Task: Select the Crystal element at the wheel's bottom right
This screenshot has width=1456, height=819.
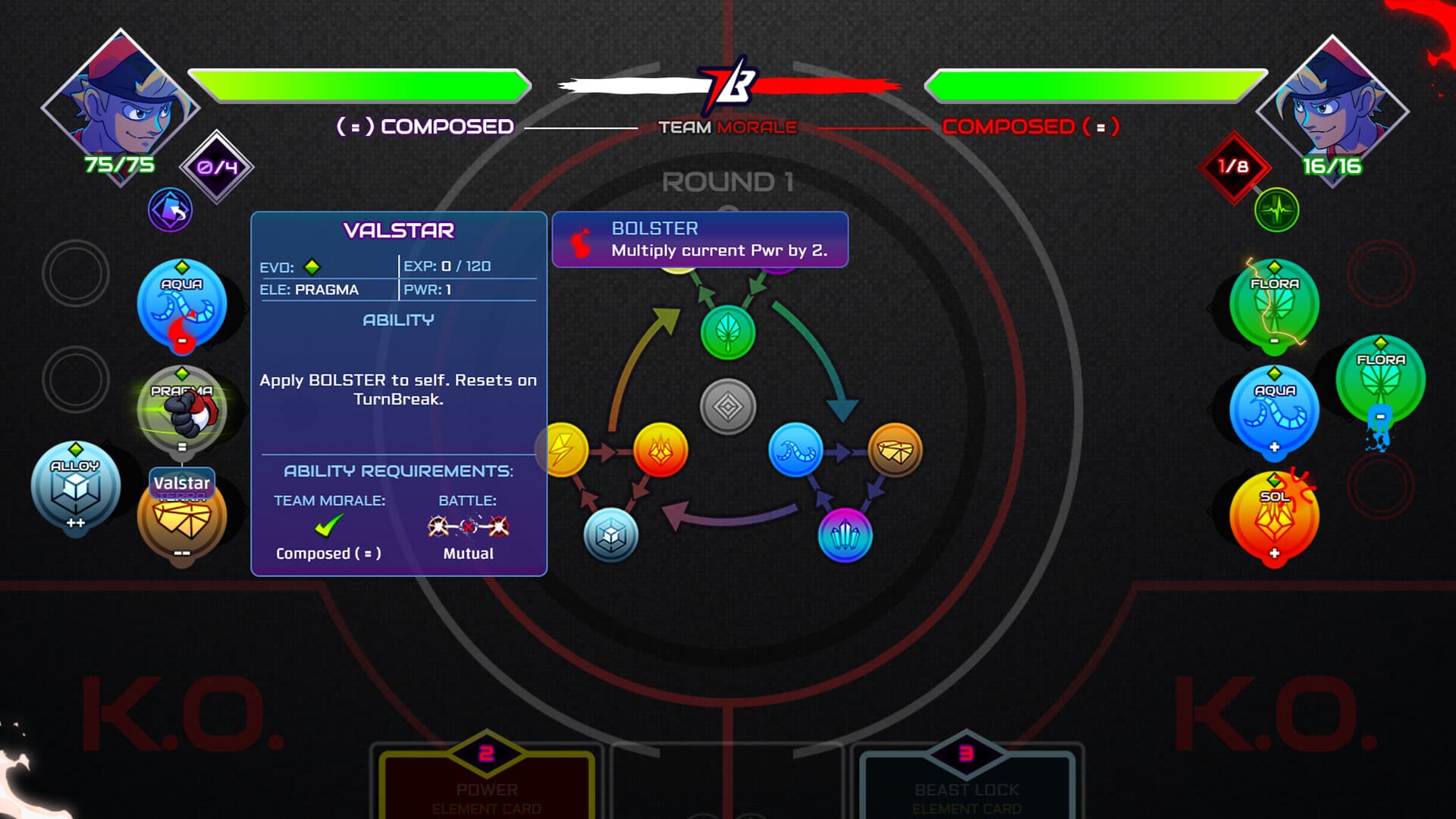Action: click(846, 535)
